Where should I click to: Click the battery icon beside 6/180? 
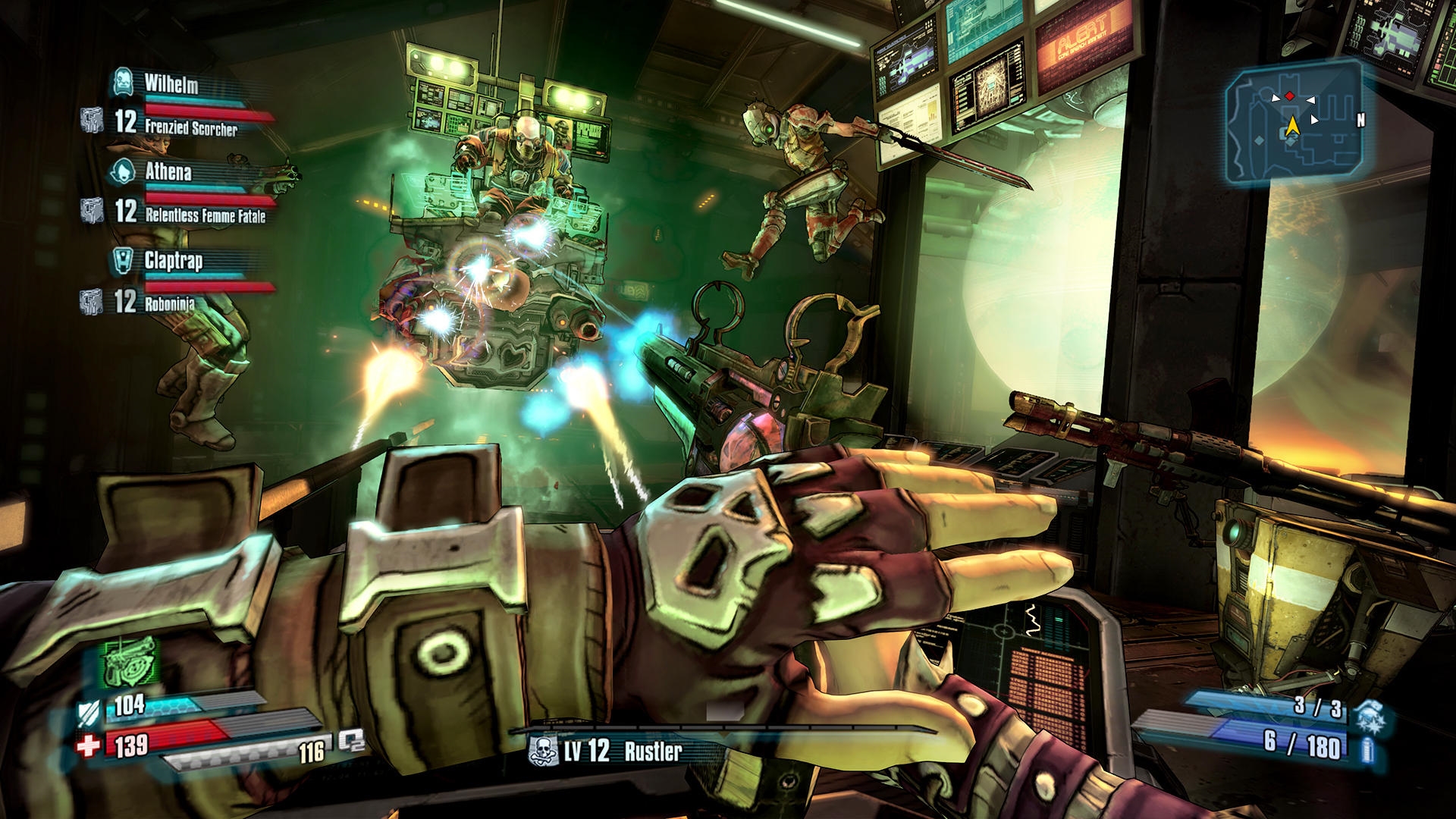[x=1367, y=750]
